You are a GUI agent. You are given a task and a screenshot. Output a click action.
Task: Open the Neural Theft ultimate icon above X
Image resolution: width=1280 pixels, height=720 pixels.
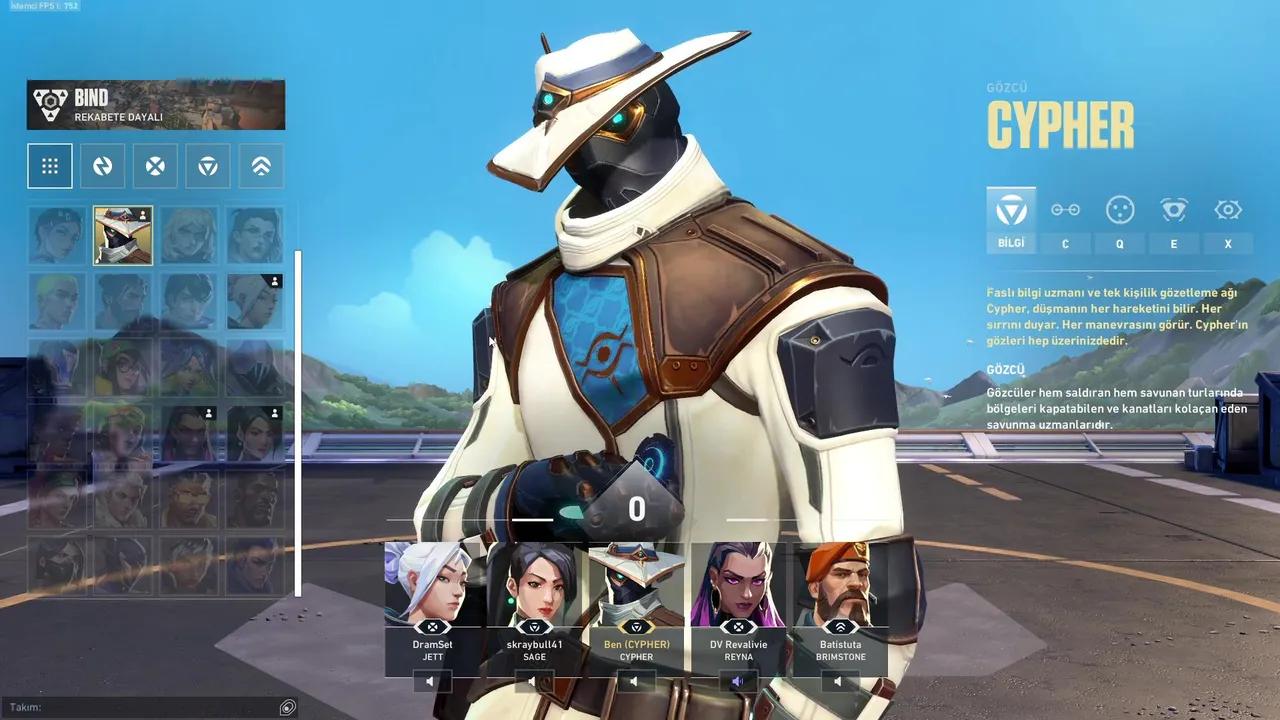click(x=1227, y=210)
